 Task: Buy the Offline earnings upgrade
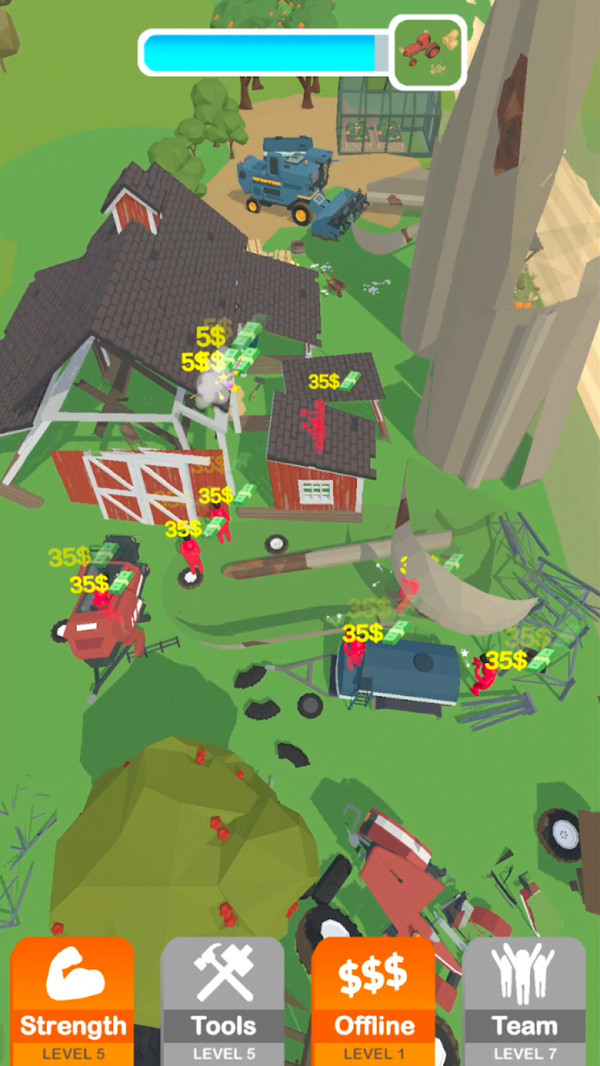coord(373,1000)
